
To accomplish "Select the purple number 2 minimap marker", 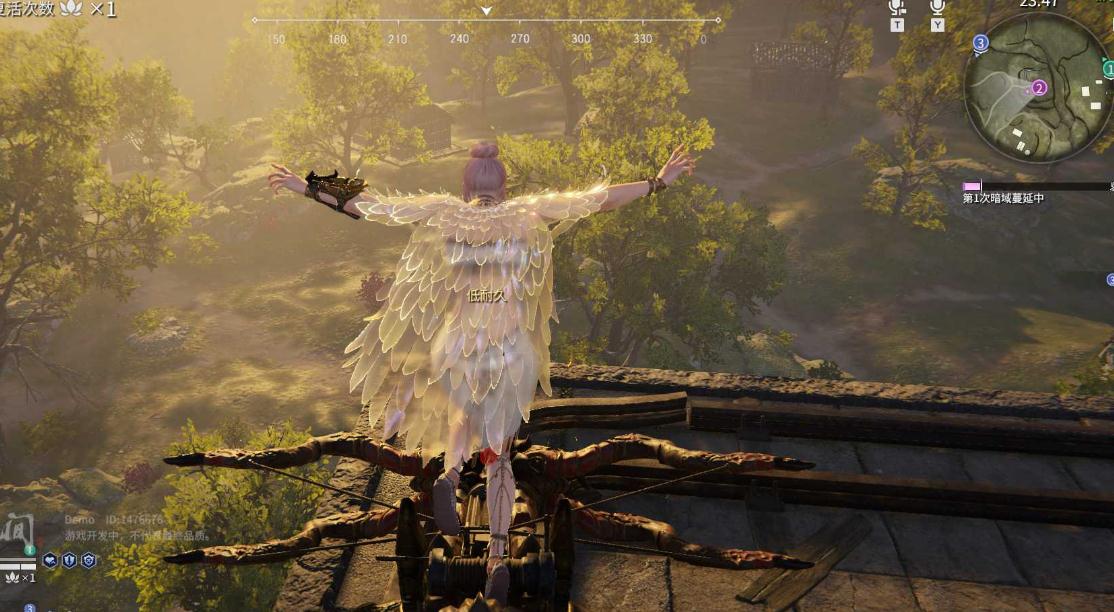I will [x=1039, y=88].
